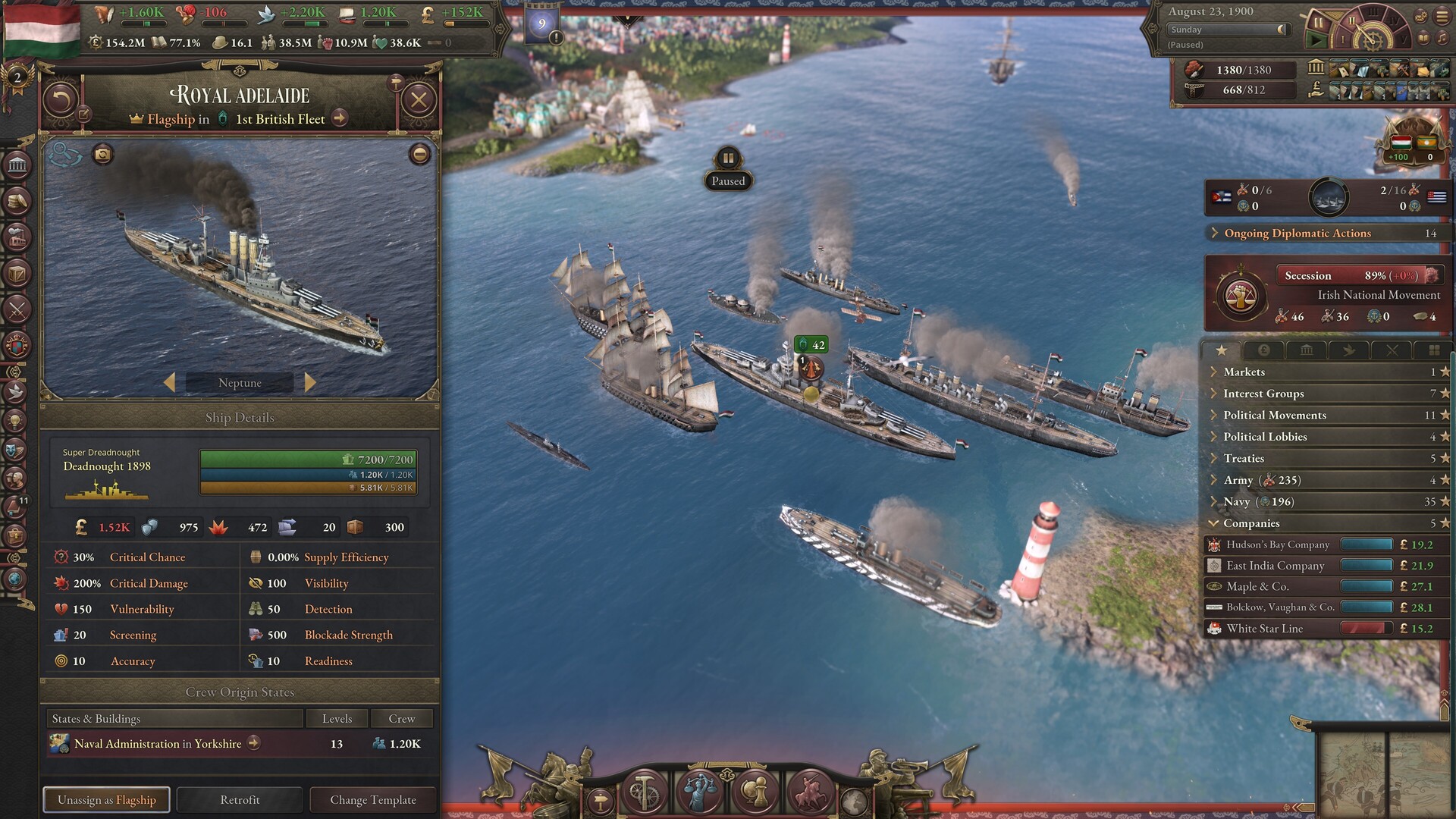Expand the Political Movements list
Screen dimensions: 1456x819
coord(1274,415)
